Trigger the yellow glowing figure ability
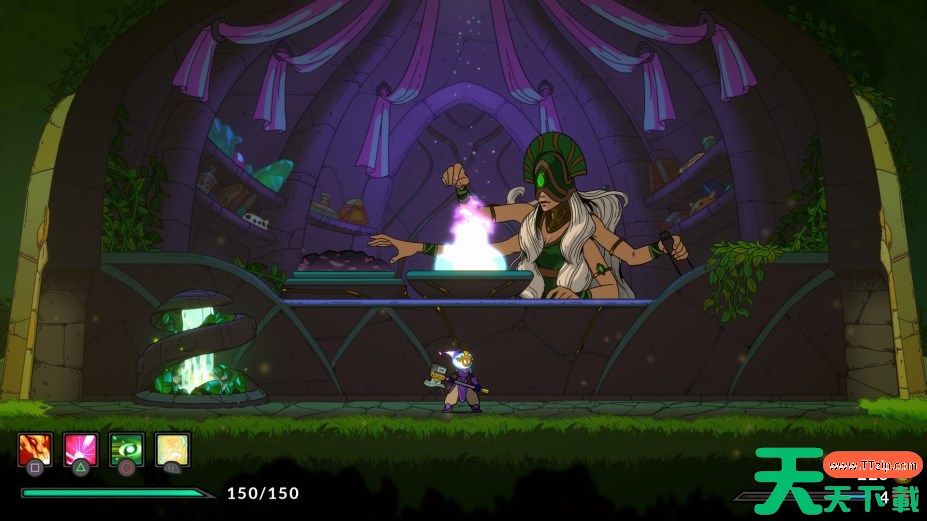Image resolution: width=927 pixels, height=521 pixels. (172, 449)
